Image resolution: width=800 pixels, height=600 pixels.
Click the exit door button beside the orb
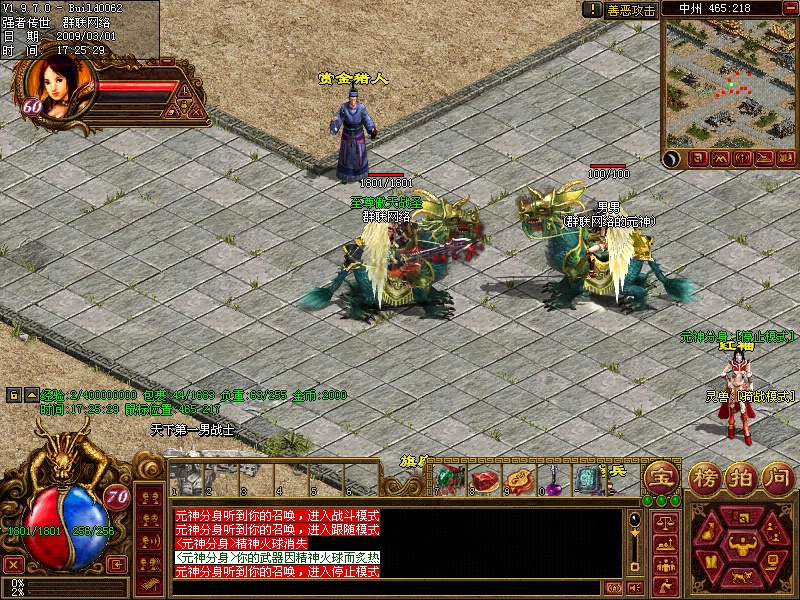[x=116, y=565]
